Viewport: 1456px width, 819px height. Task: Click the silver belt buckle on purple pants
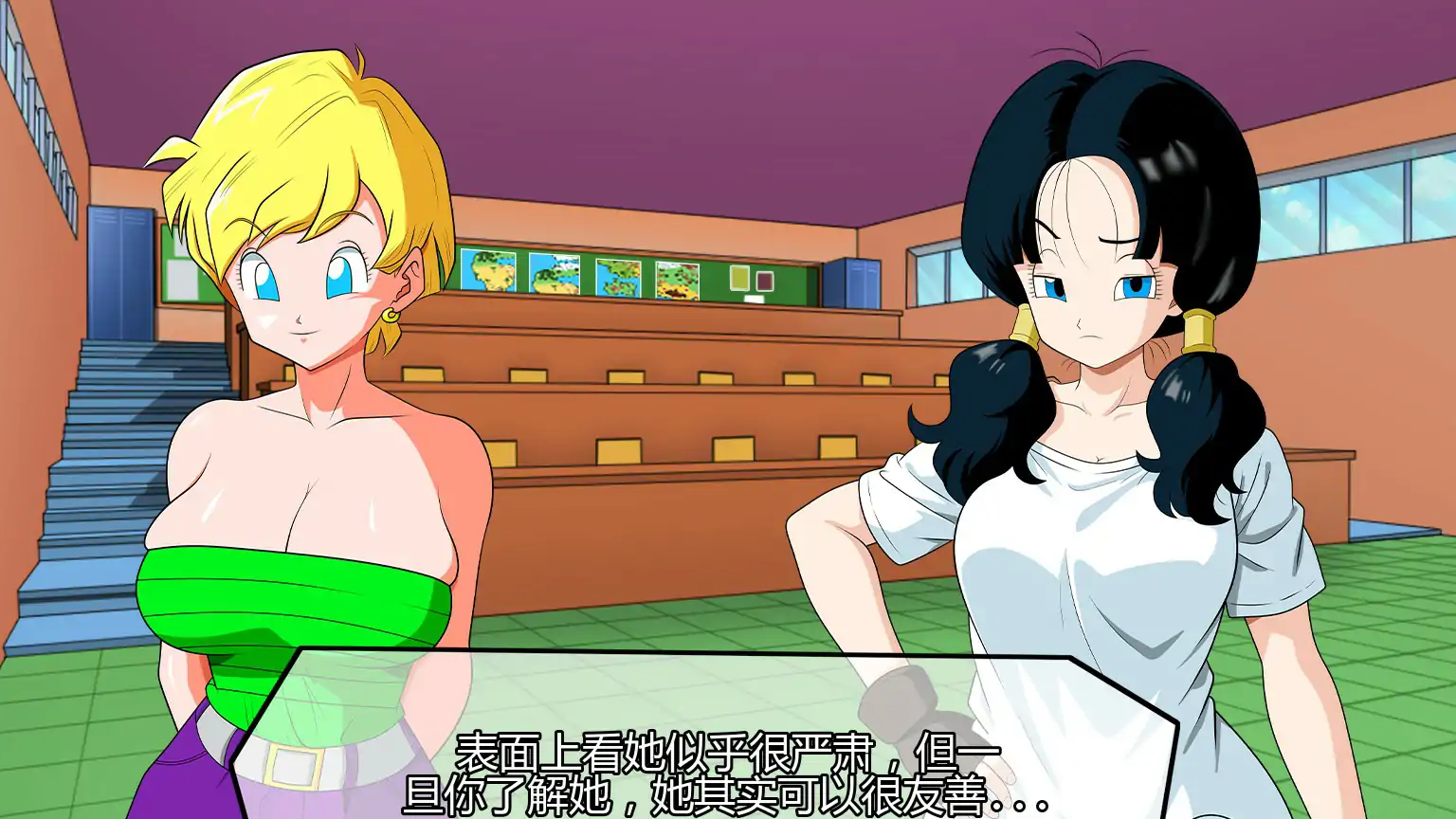(x=294, y=766)
